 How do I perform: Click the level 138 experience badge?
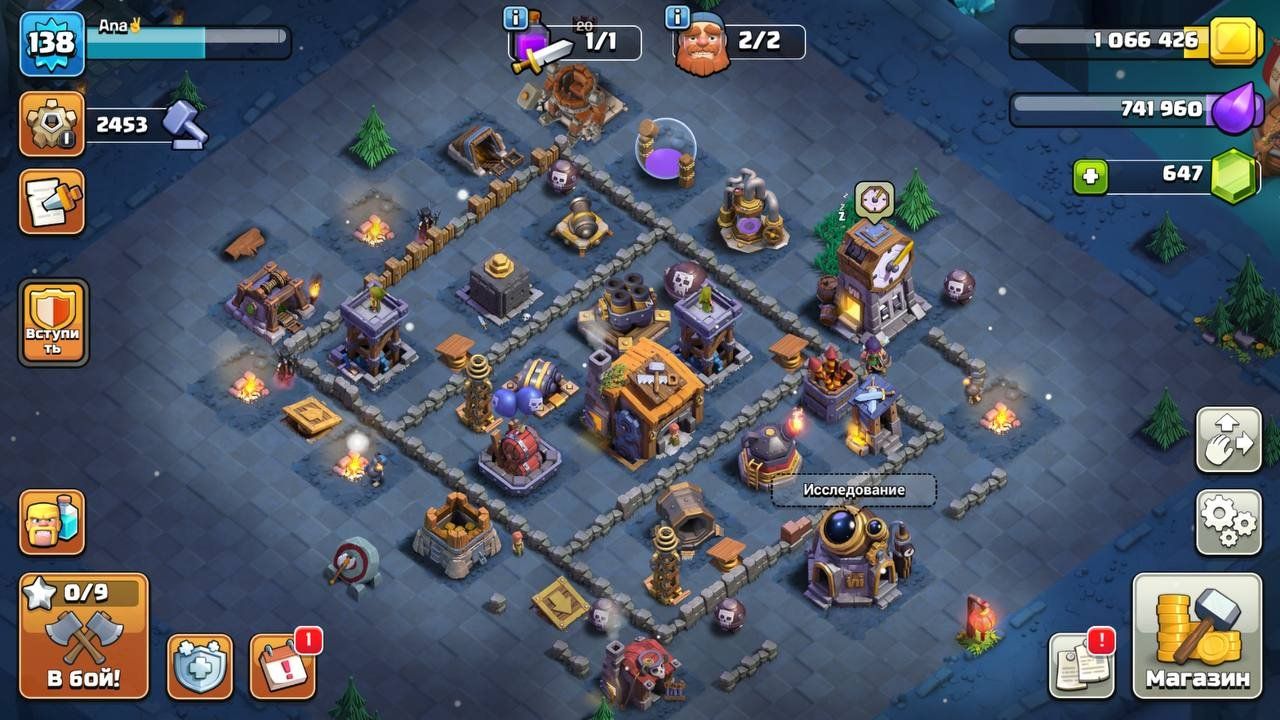[51, 43]
